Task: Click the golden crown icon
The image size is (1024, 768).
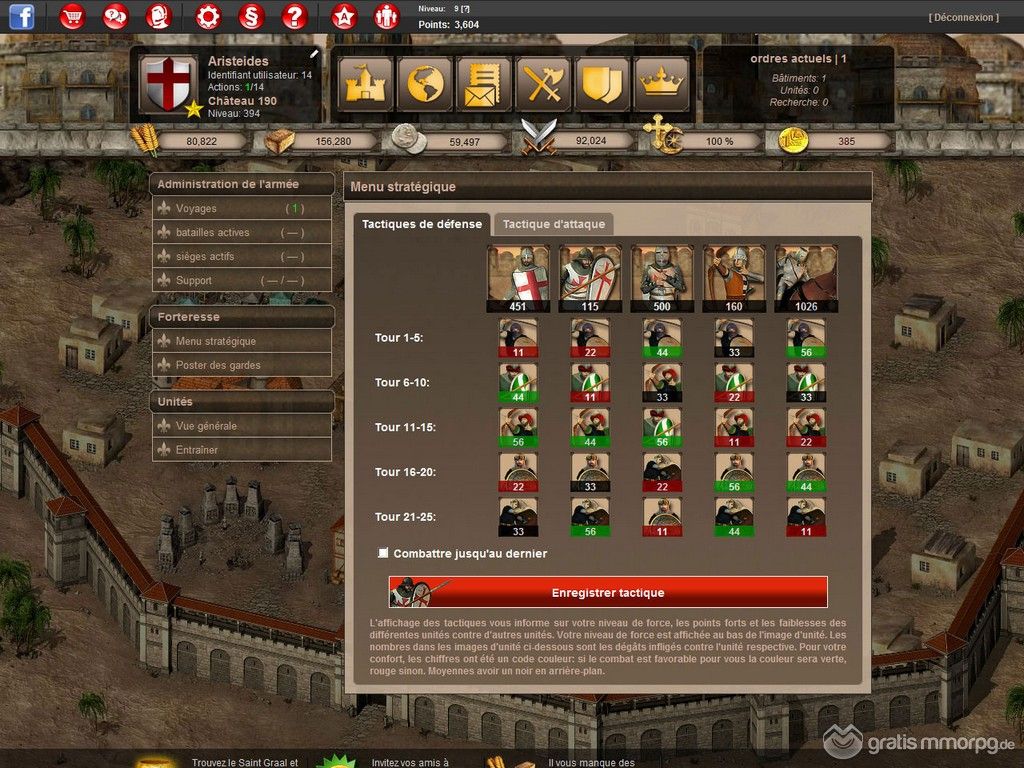Action: pyautogui.click(x=660, y=84)
